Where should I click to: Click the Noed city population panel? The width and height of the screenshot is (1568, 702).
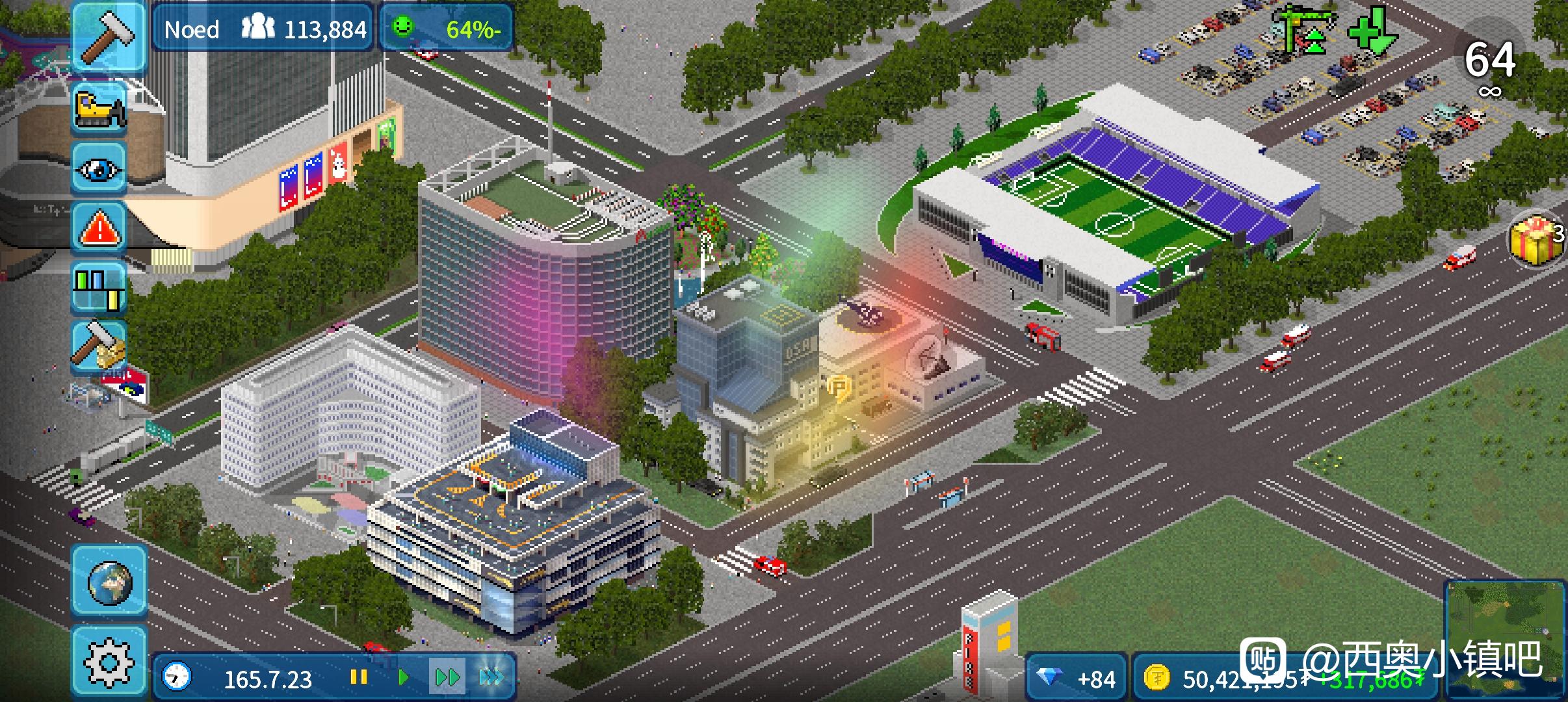click(x=263, y=29)
